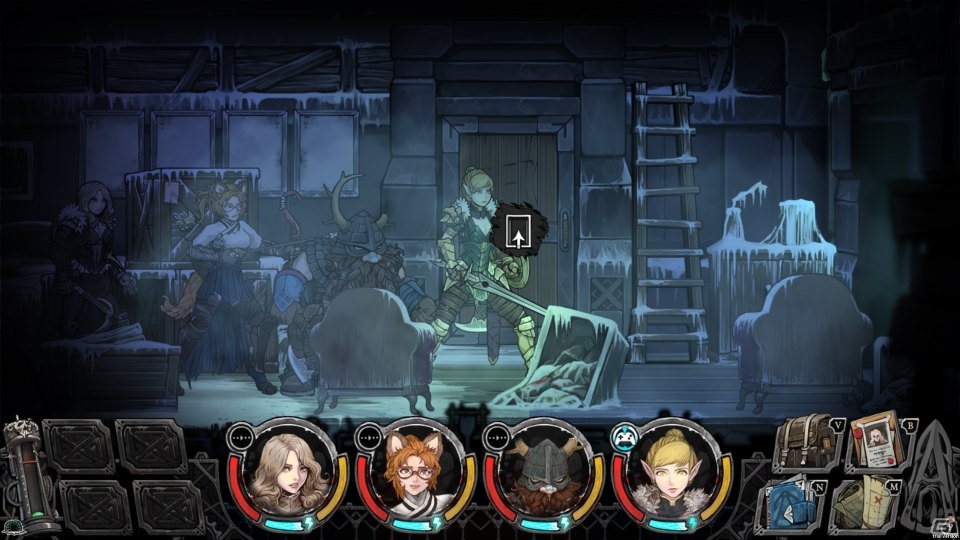
Task: Open the backpack inventory
Action: 804,441
